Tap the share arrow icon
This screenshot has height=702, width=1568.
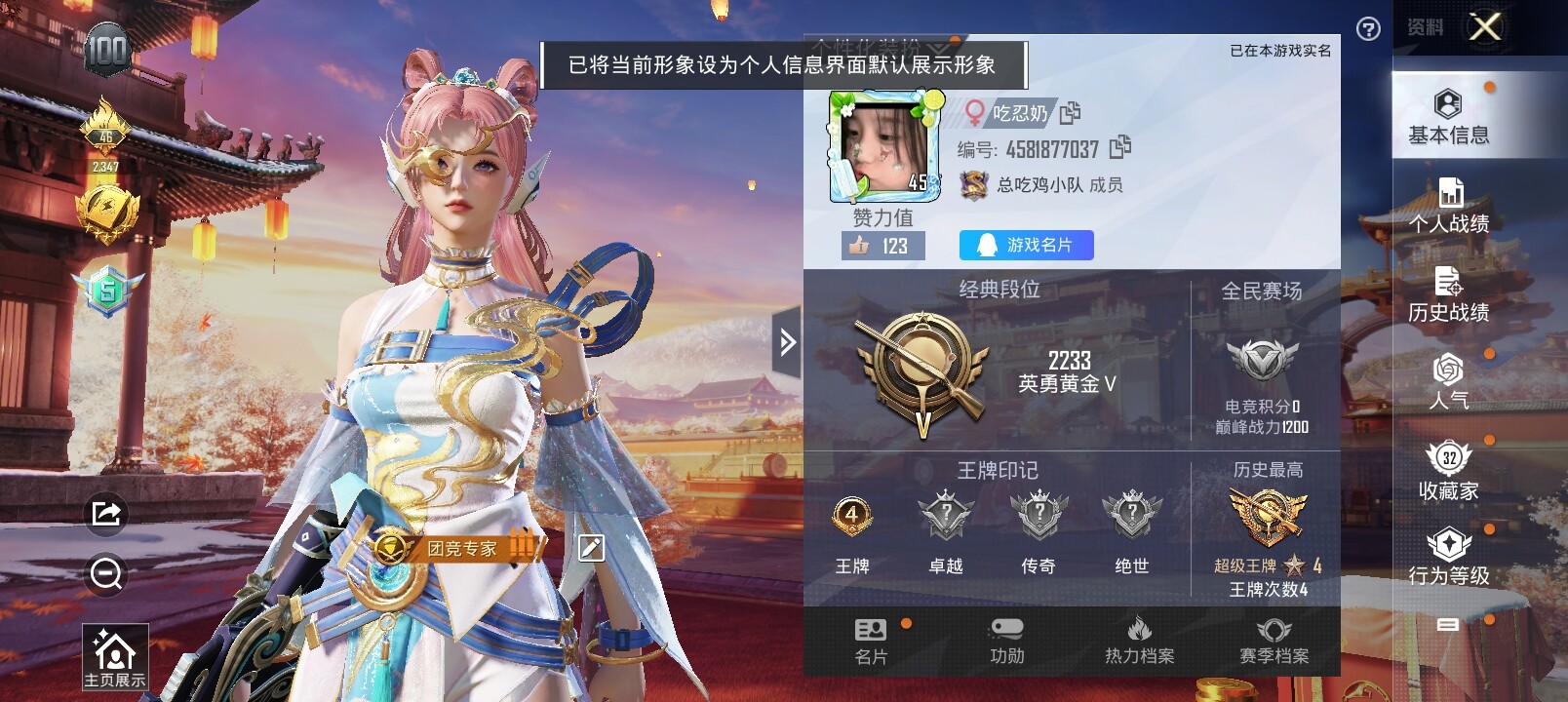[105, 513]
